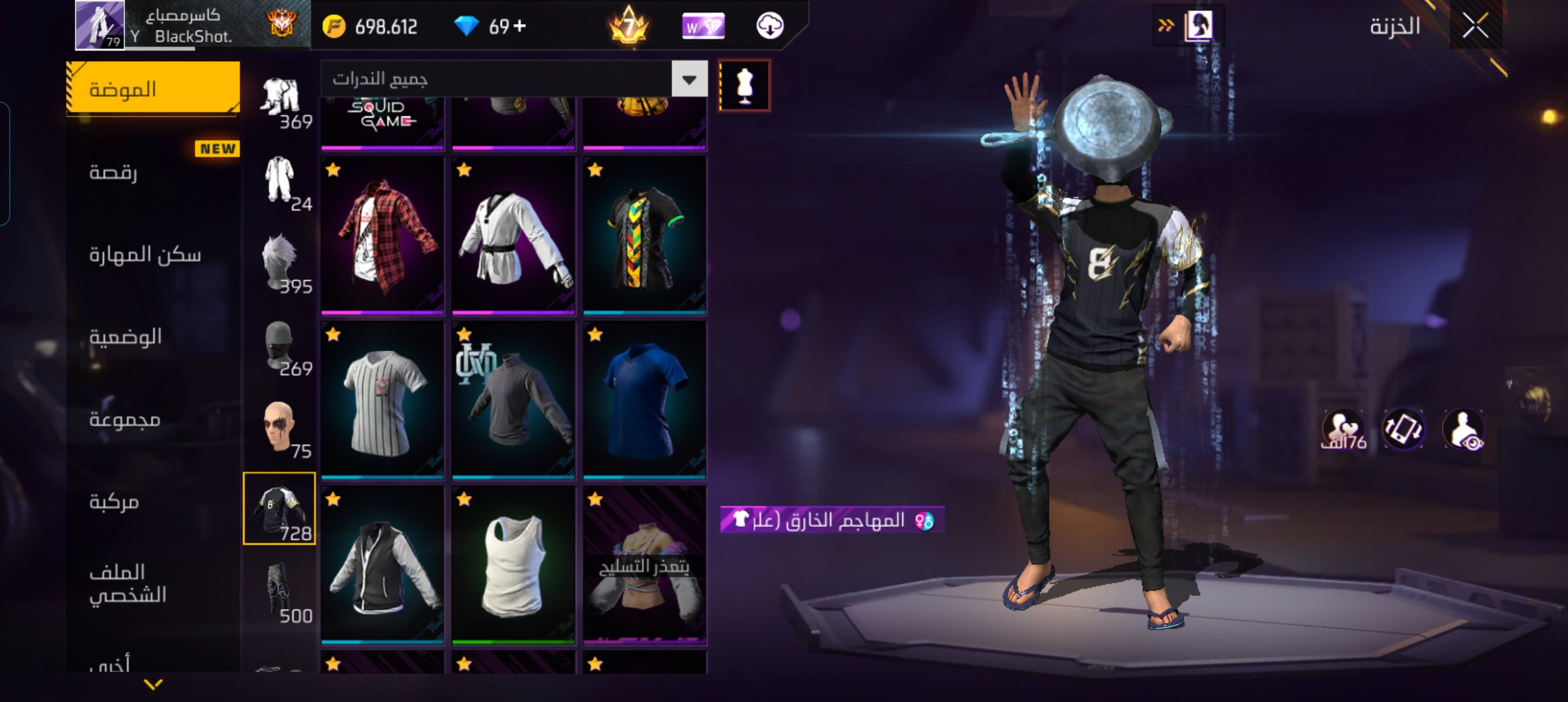Image resolution: width=1568 pixels, height=702 pixels.
Task: Select the red plaid shirt item
Action: [x=382, y=235]
